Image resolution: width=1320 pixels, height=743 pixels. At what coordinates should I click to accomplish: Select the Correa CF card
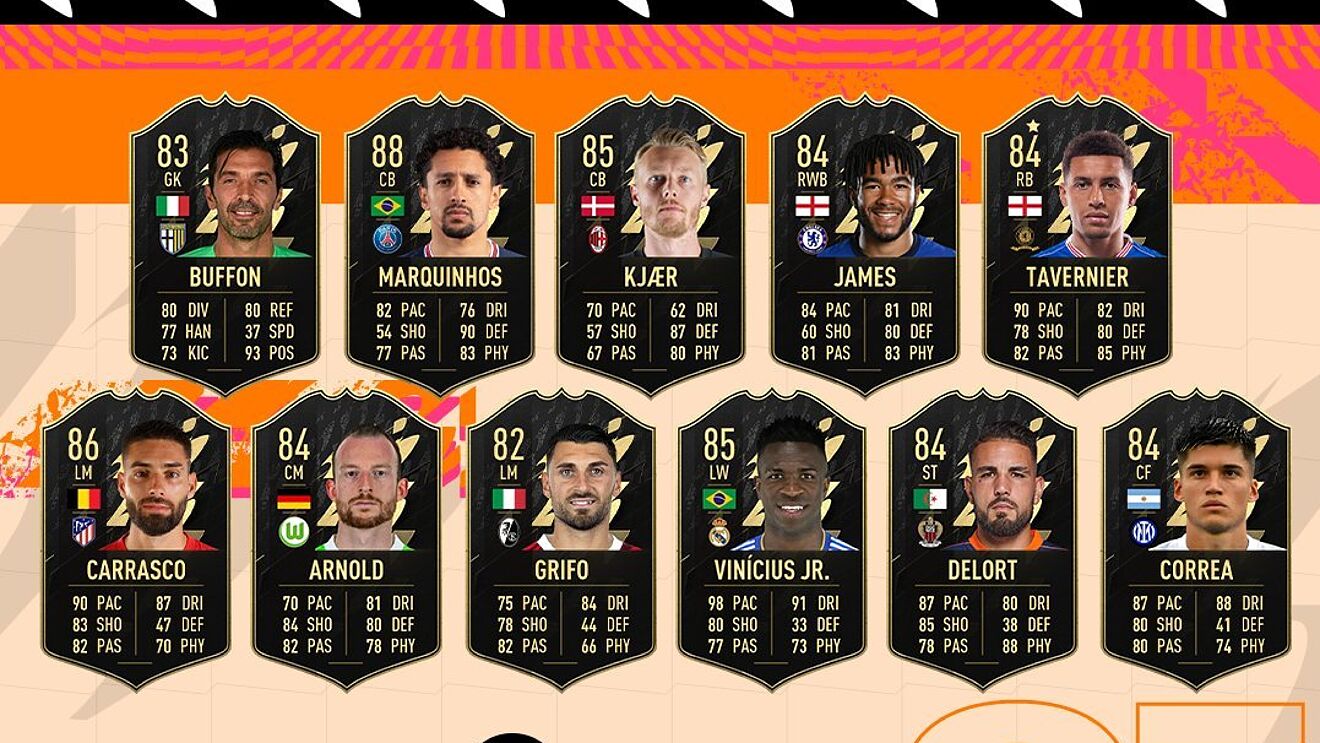[x=1196, y=540]
